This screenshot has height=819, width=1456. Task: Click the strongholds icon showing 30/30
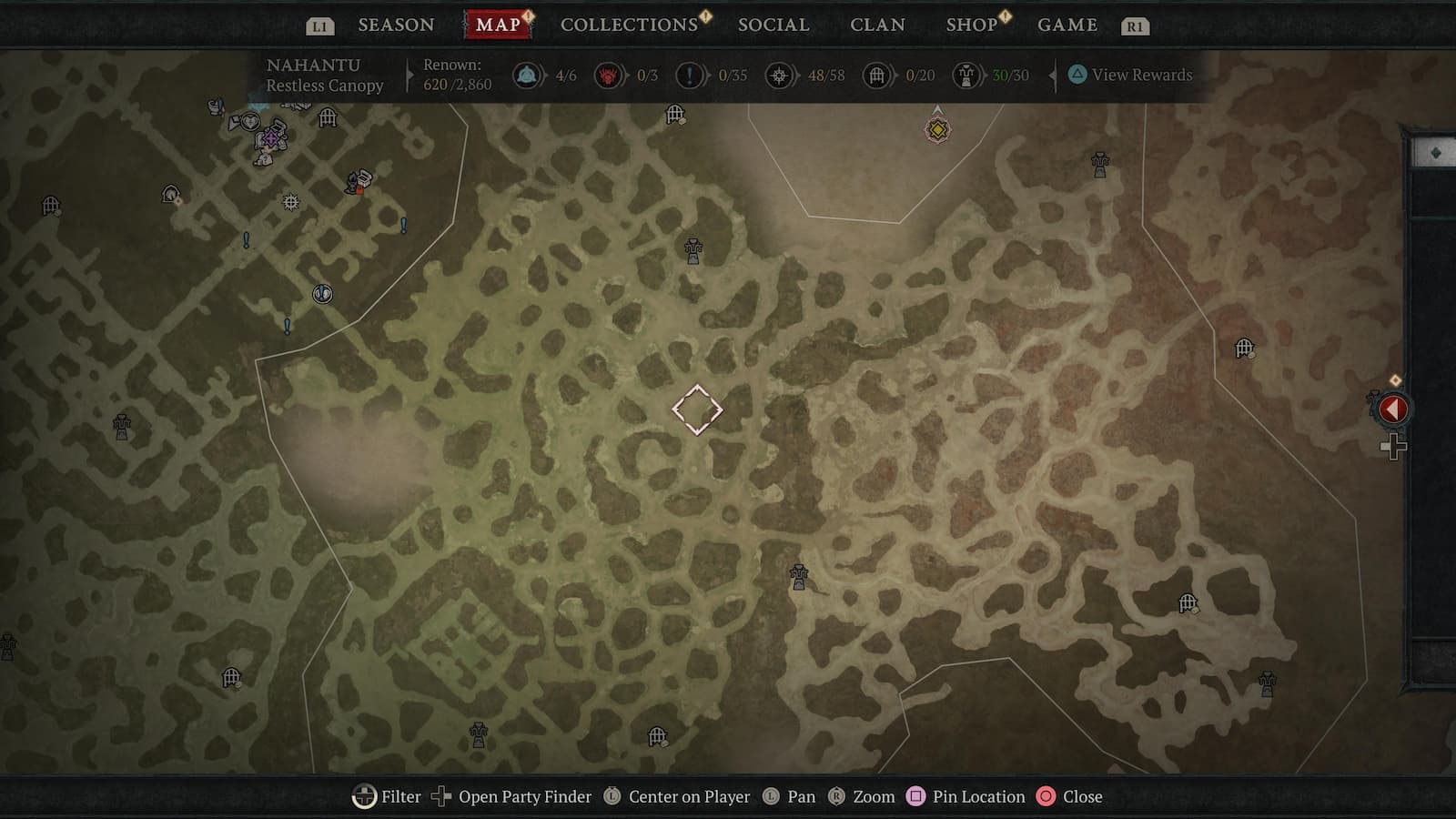[966, 76]
